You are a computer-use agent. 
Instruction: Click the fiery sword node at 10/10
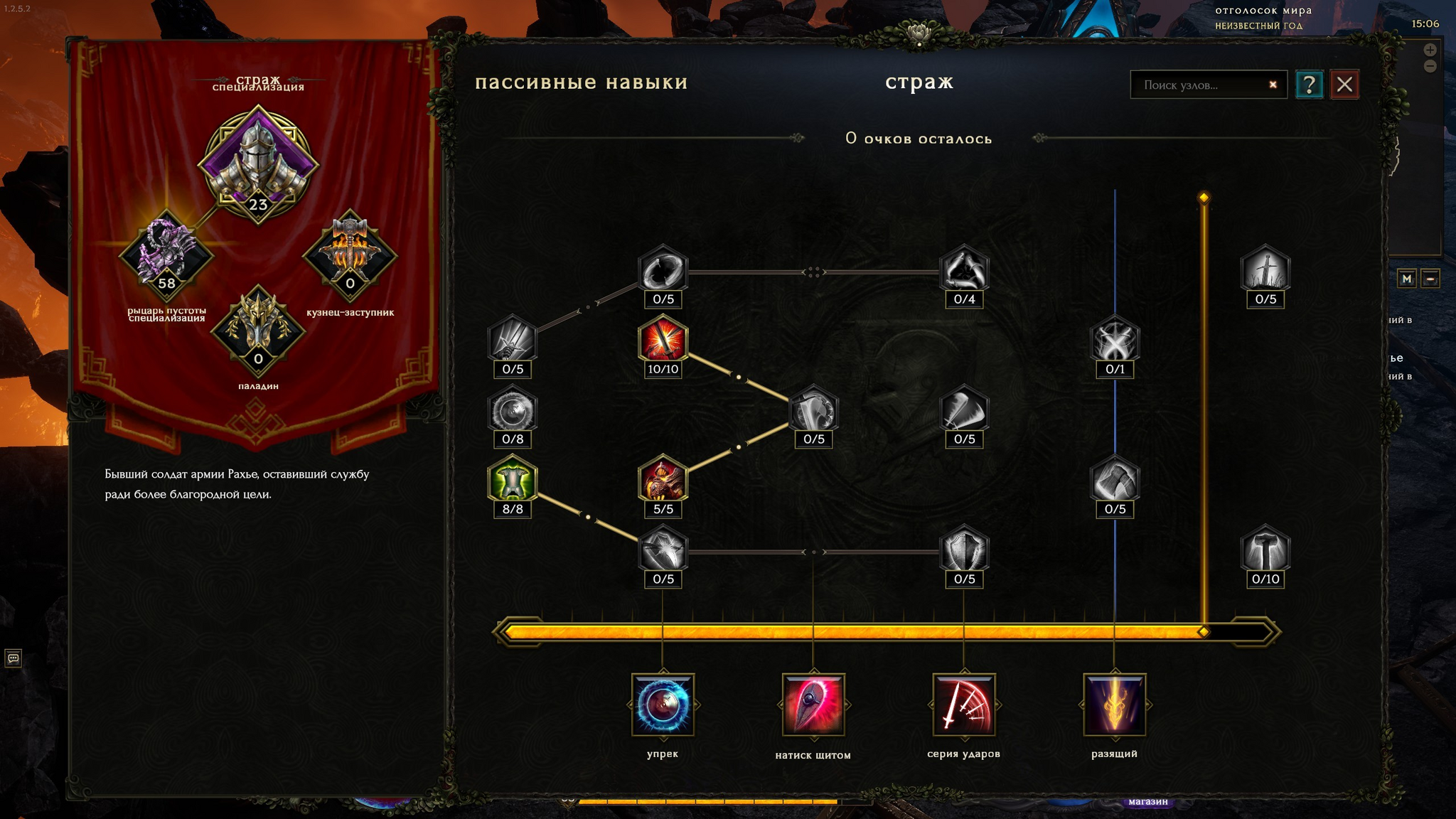[663, 340]
